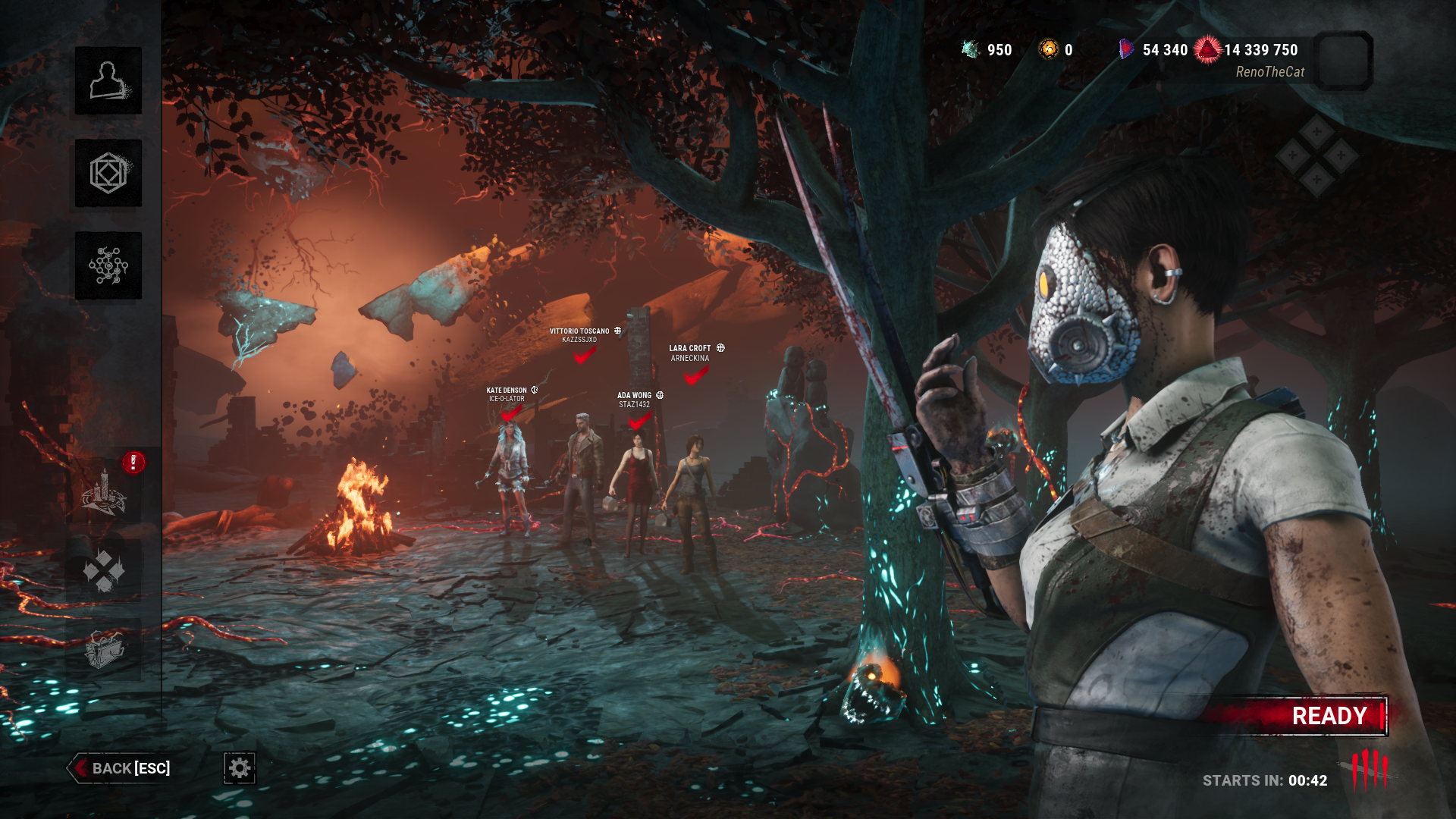
Task: Show the perk diamonds display below the profile
Action: point(1316,156)
